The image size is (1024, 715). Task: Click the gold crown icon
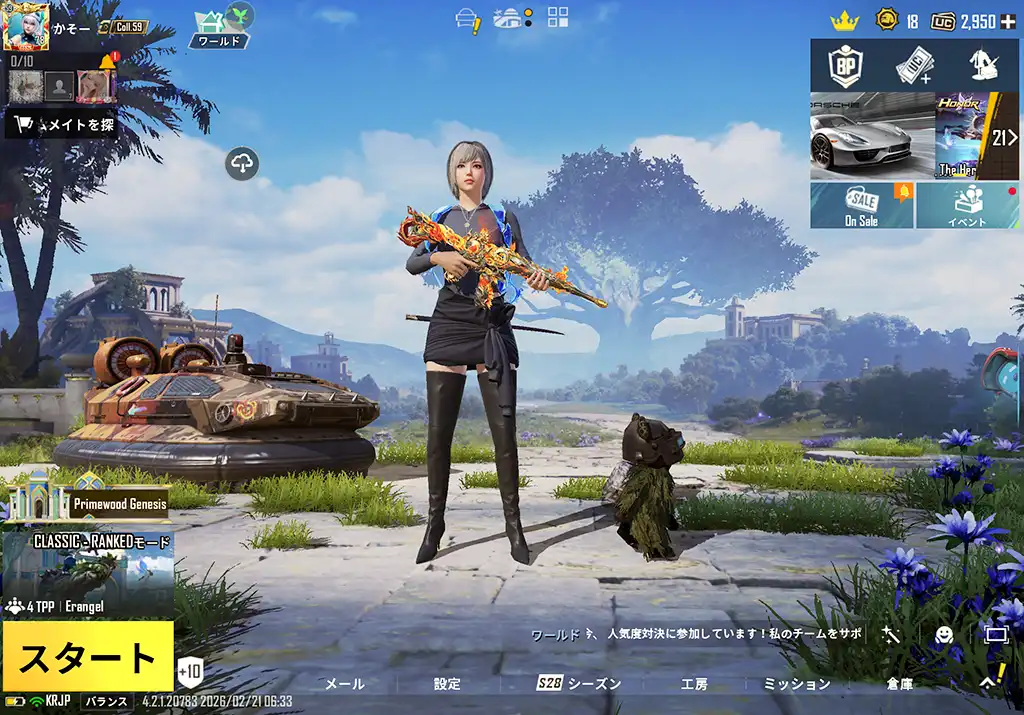846,21
